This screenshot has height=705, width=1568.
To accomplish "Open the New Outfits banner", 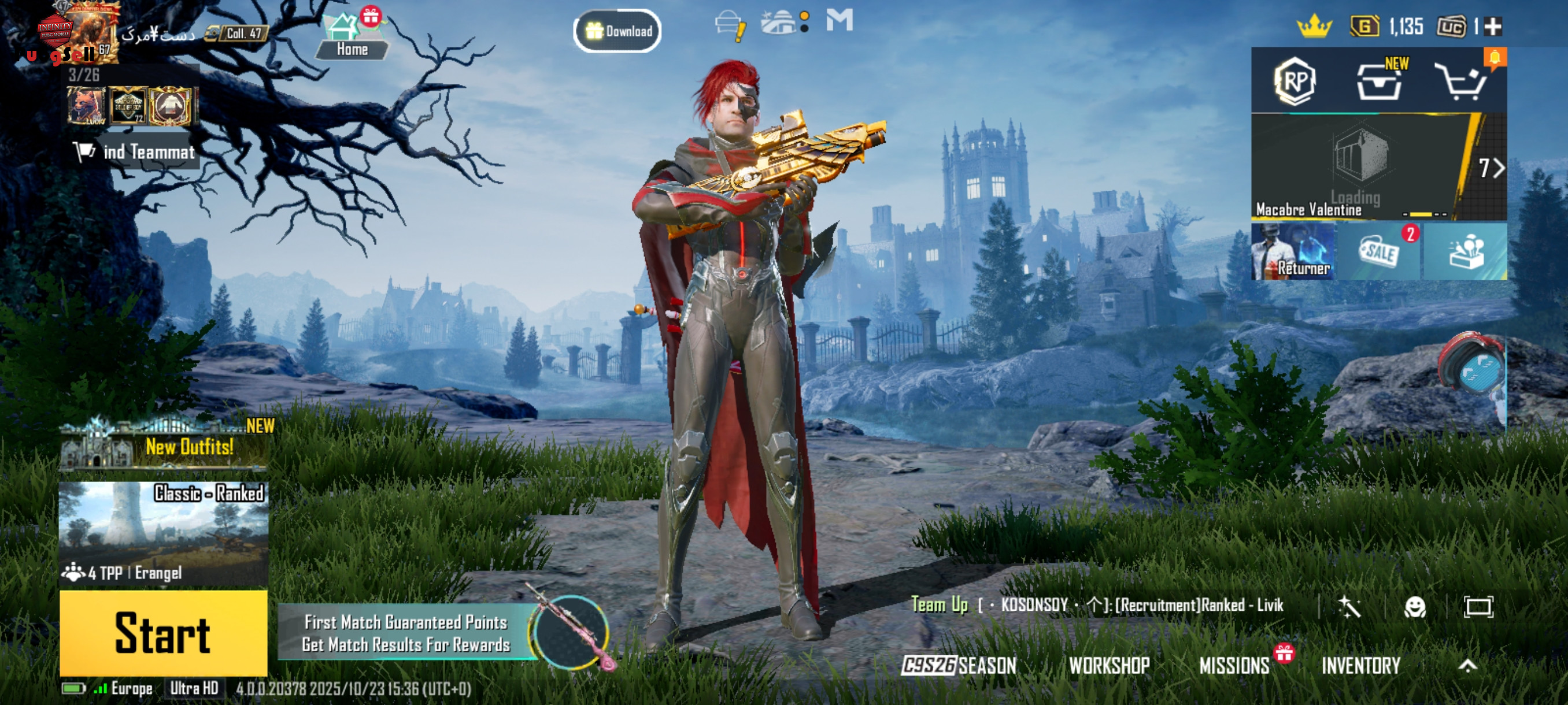I will [163, 447].
